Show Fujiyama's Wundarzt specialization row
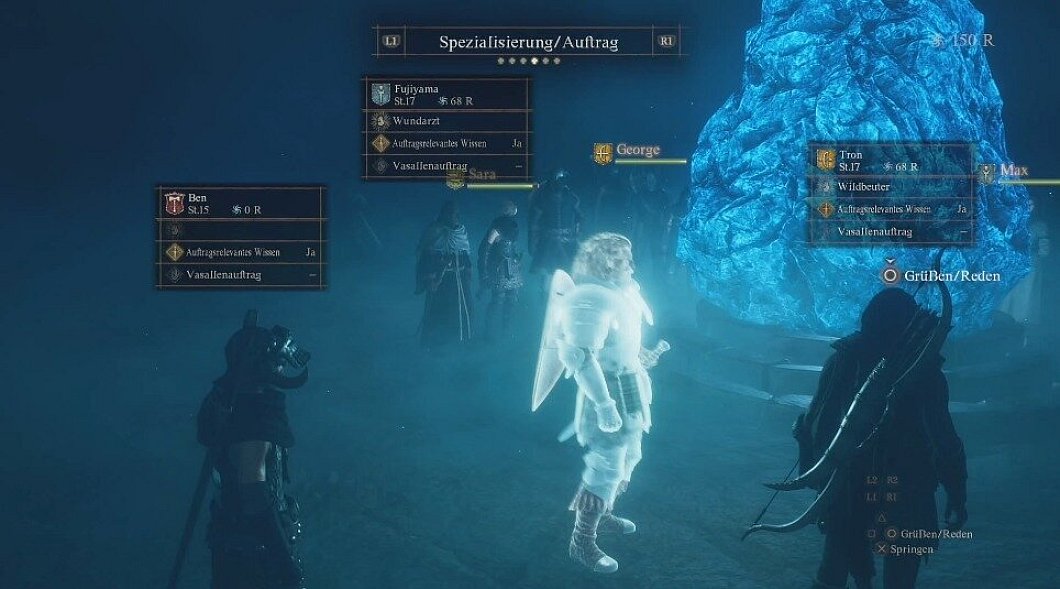Screen dimensions: 1060x589 point(448,121)
